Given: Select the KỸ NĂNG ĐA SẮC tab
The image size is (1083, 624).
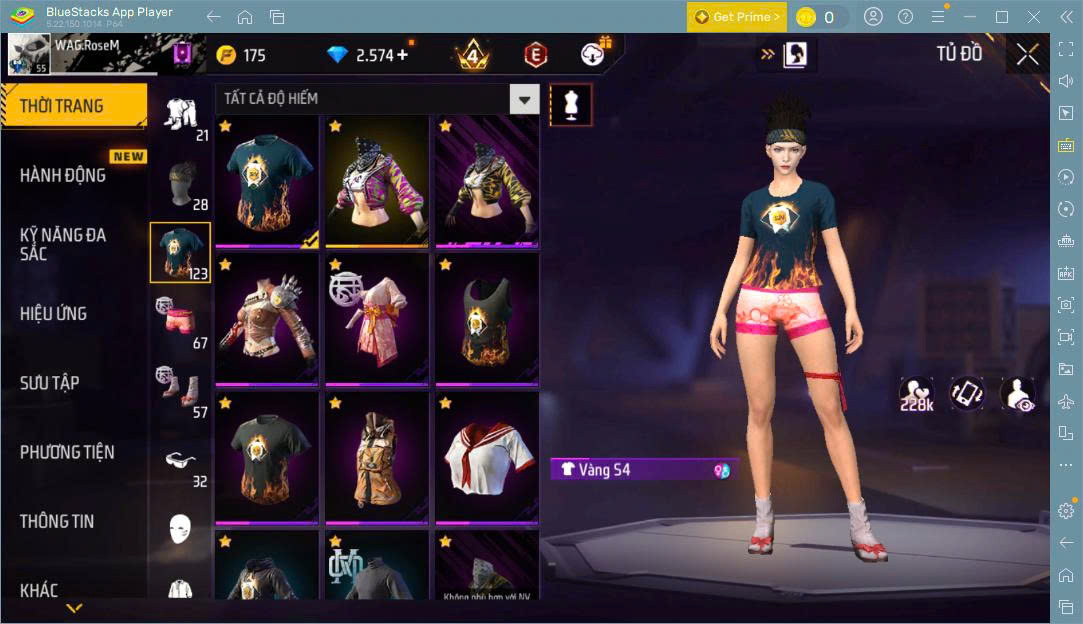Looking at the screenshot, I should (x=63, y=244).
